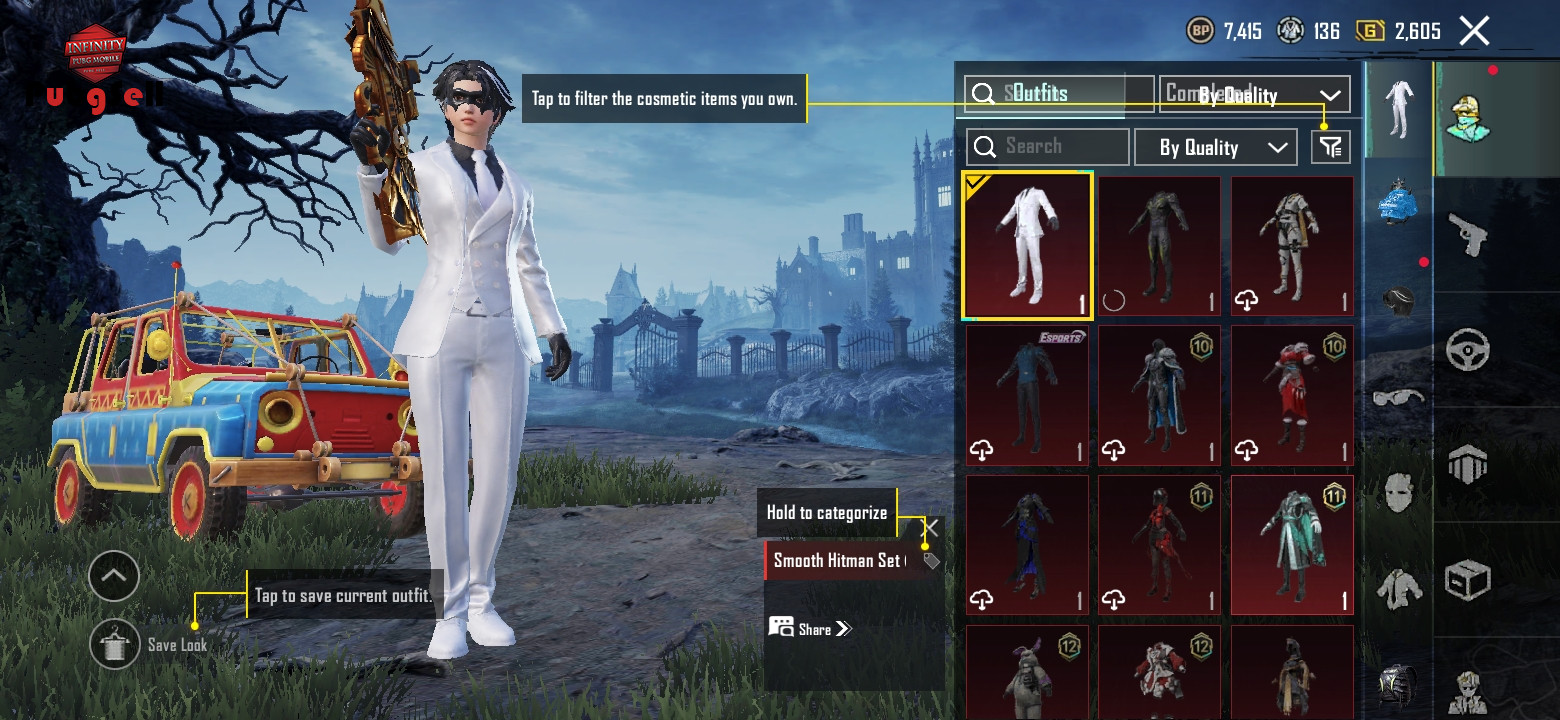Pick the teal coat outfit with level 11 badge
The height and width of the screenshot is (720, 1560).
pyautogui.click(x=1292, y=545)
